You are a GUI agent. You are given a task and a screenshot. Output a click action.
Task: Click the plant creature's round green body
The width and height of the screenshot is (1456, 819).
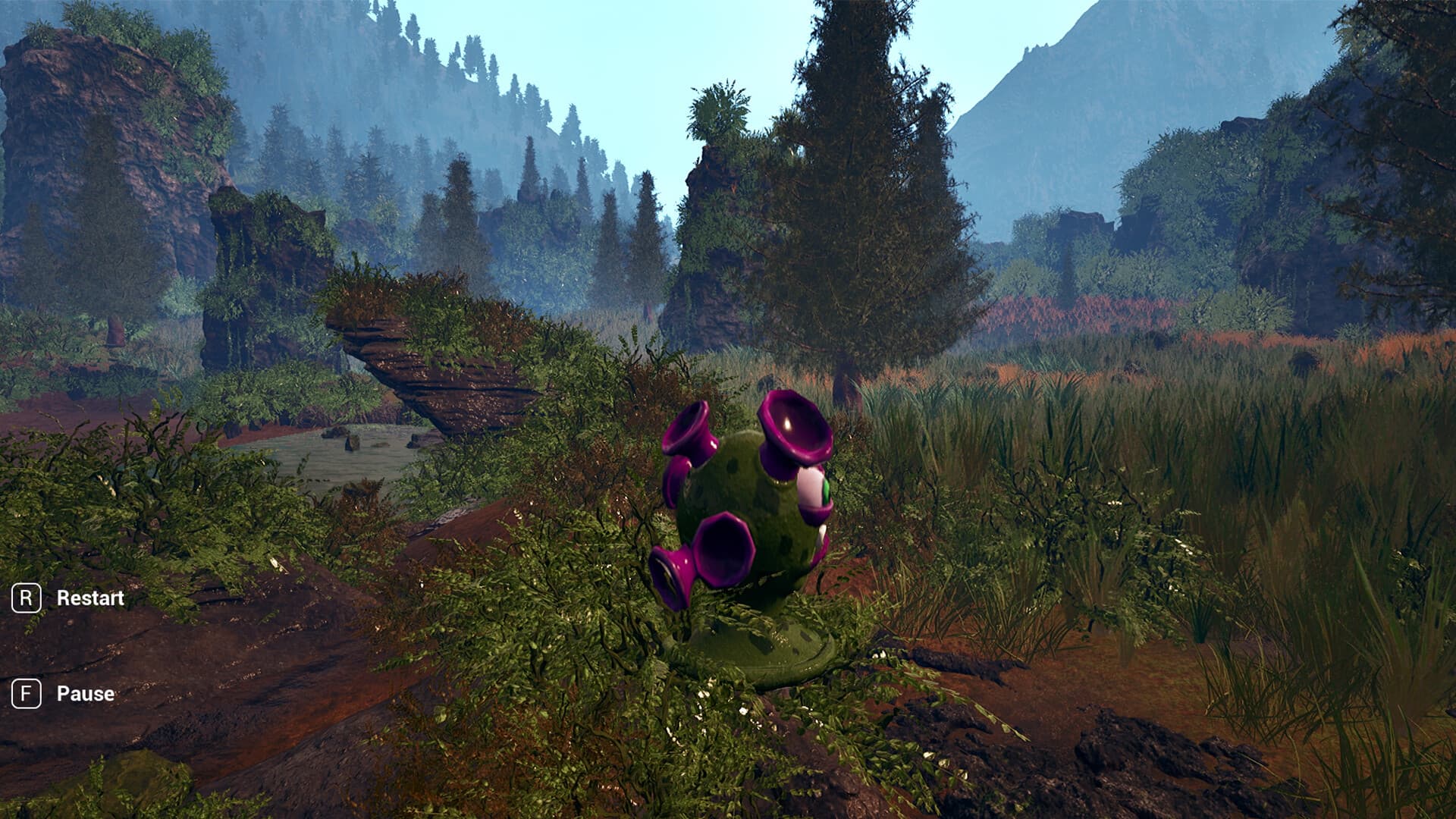(x=751, y=500)
